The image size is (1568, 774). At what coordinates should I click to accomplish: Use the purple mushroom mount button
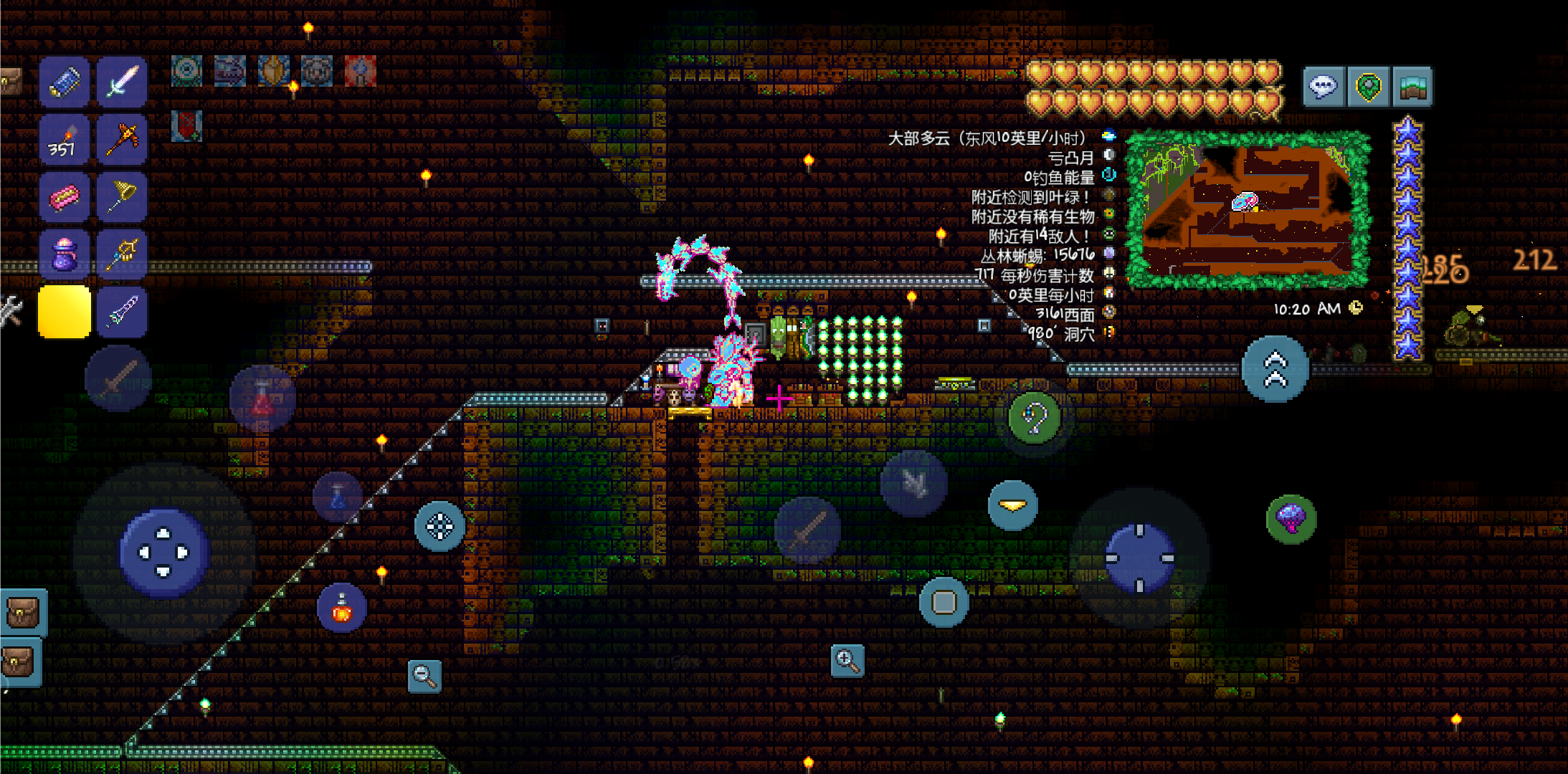tap(1291, 518)
